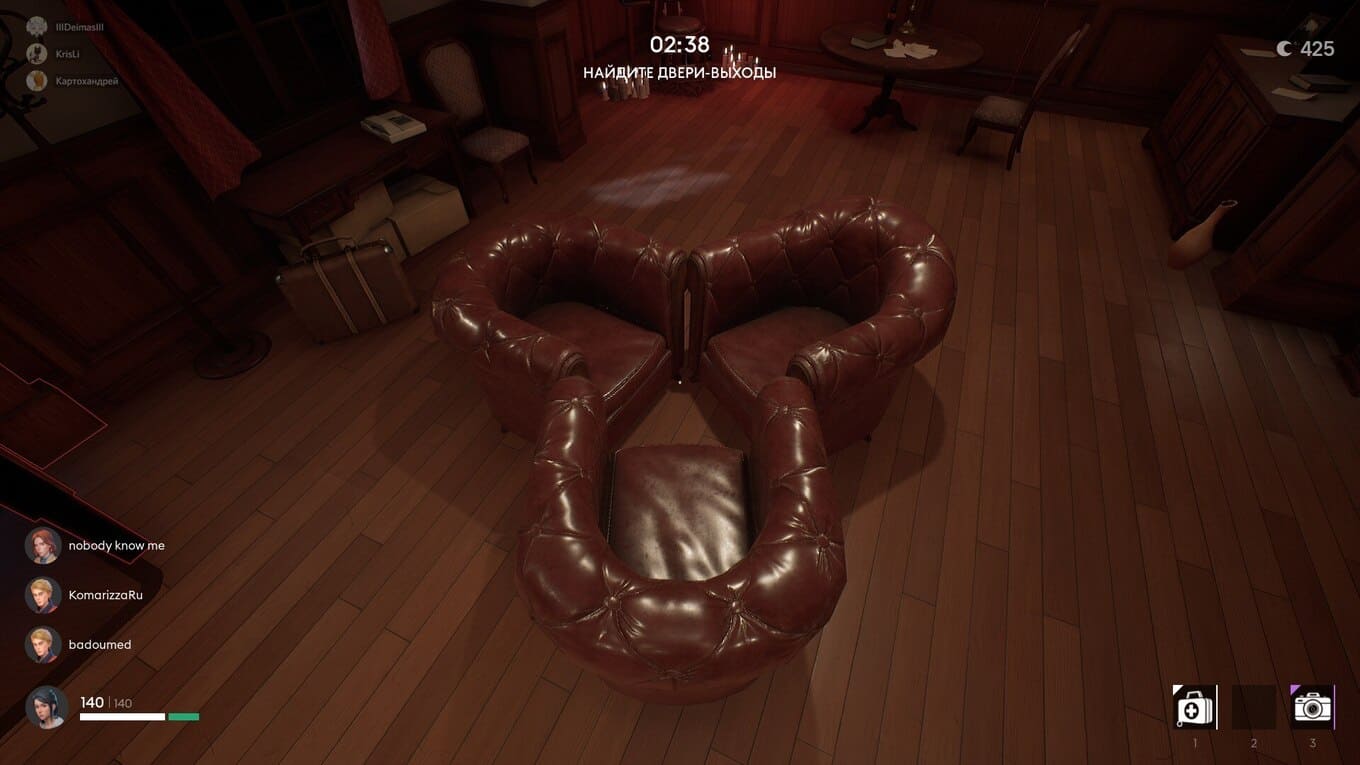Choose the badoumed teammate row
1360x765 pixels.
click(x=99, y=645)
